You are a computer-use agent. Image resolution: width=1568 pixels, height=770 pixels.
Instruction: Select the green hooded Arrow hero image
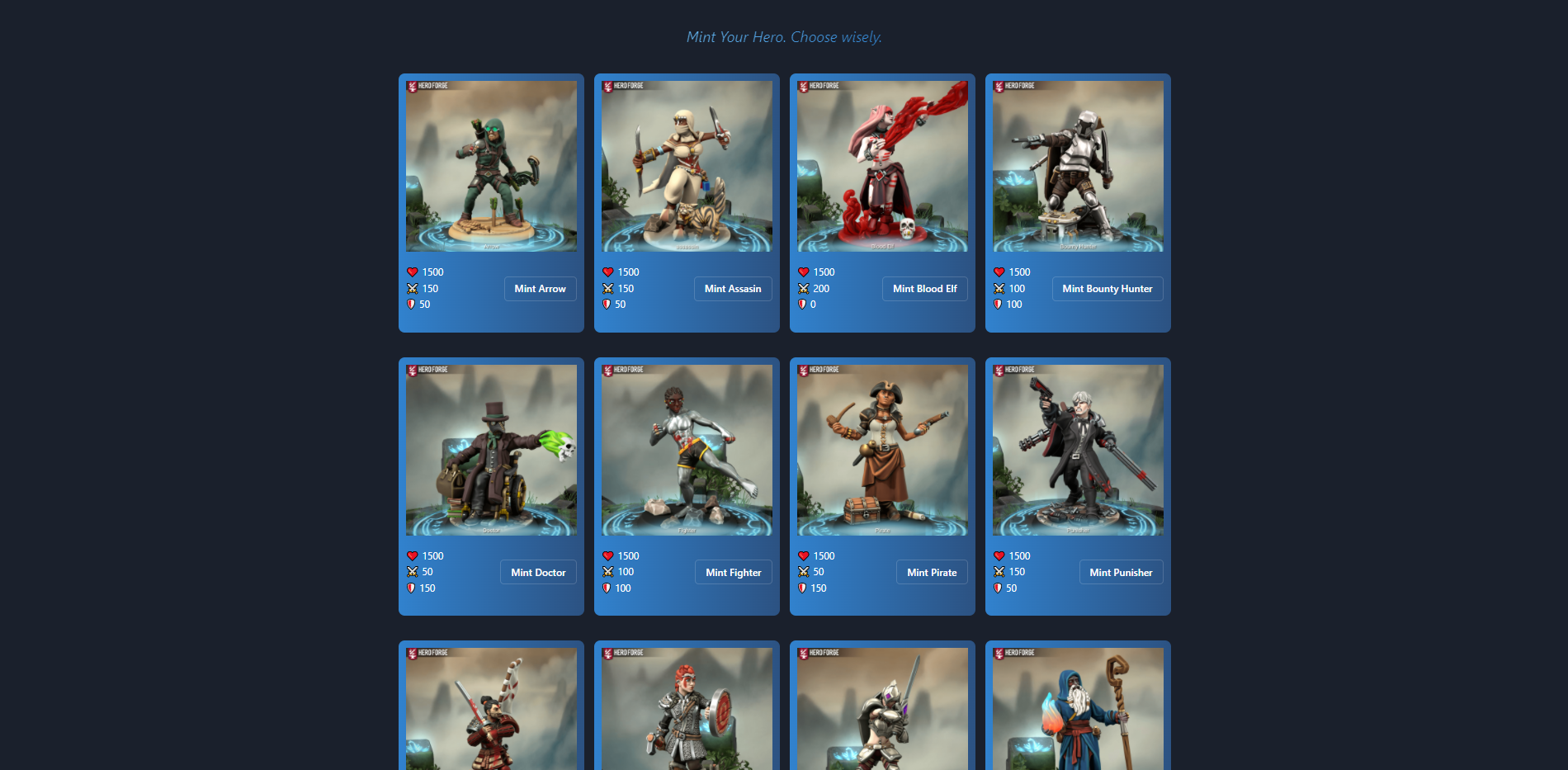pyautogui.click(x=491, y=166)
